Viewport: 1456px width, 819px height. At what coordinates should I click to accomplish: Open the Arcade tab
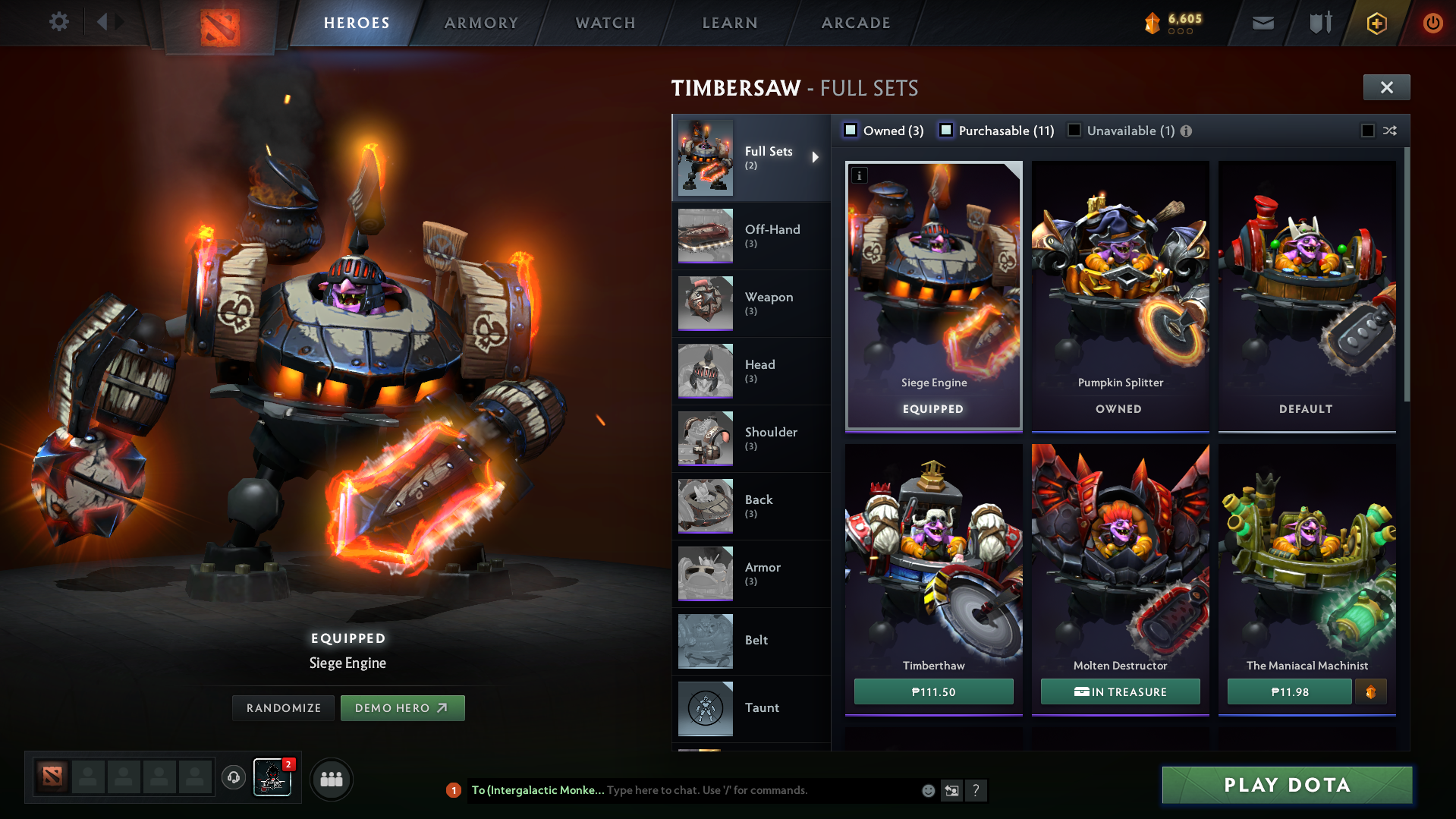pos(856,23)
